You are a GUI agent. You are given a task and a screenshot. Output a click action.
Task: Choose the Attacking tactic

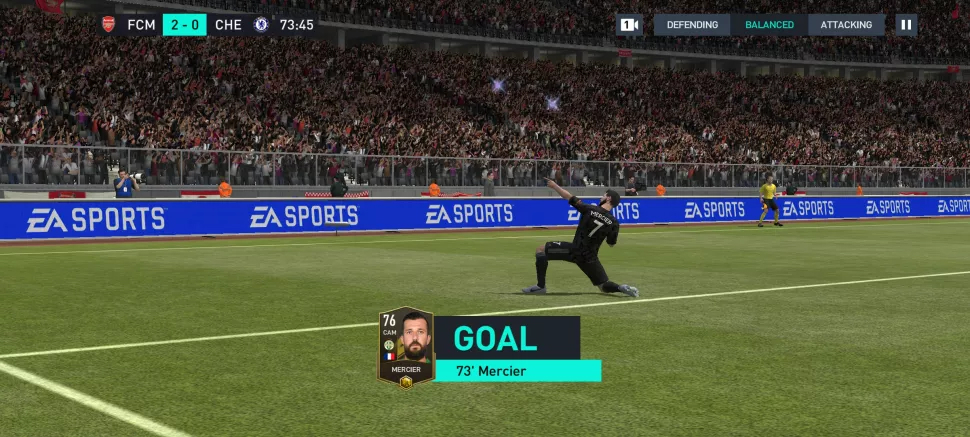pyautogui.click(x=846, y=25)
